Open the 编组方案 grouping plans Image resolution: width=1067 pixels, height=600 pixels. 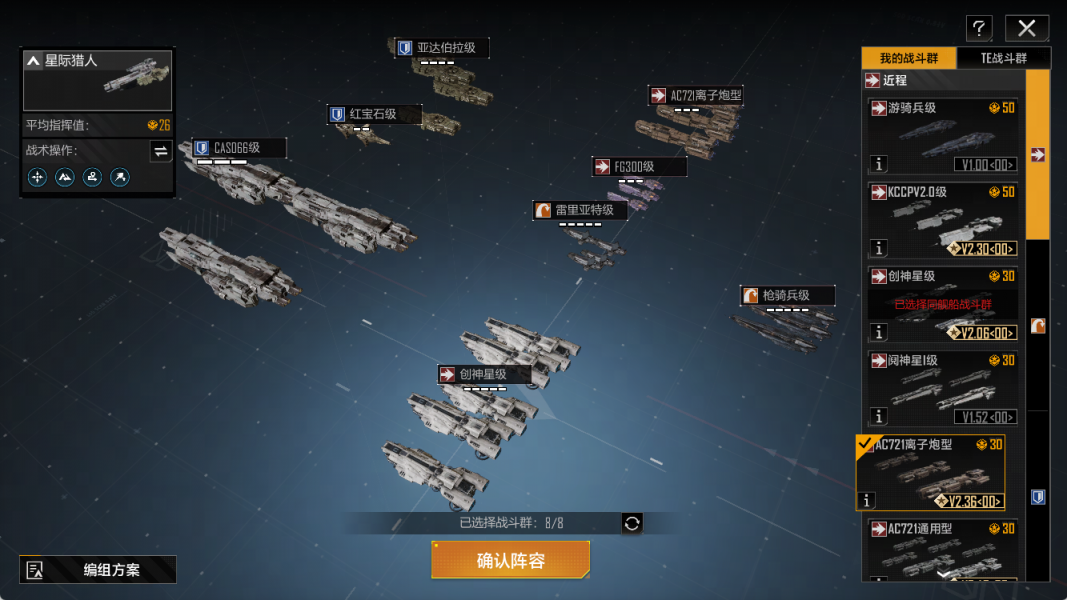(x=98, y=570)
